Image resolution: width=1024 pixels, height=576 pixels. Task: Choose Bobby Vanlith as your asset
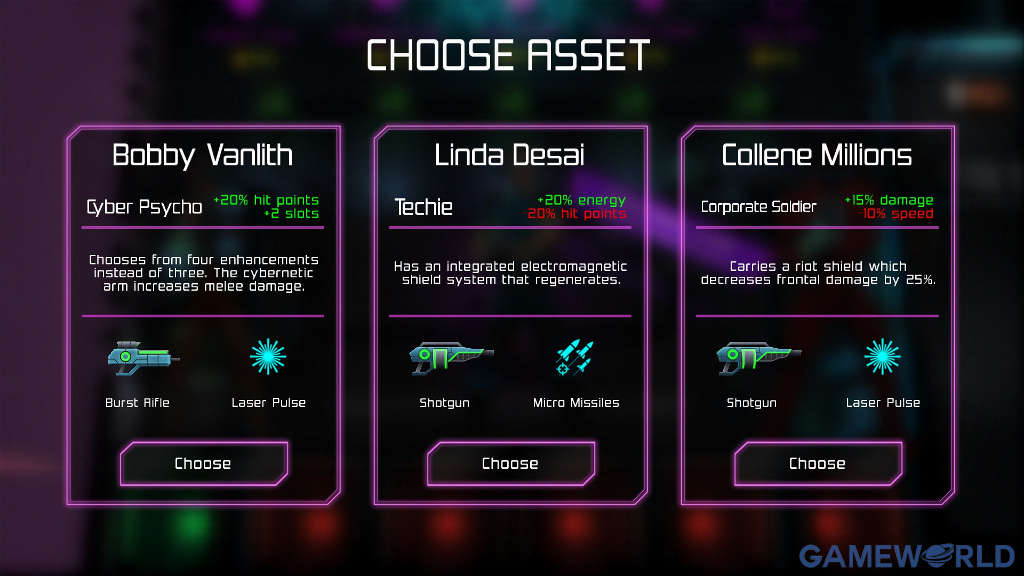pos(203,463)
